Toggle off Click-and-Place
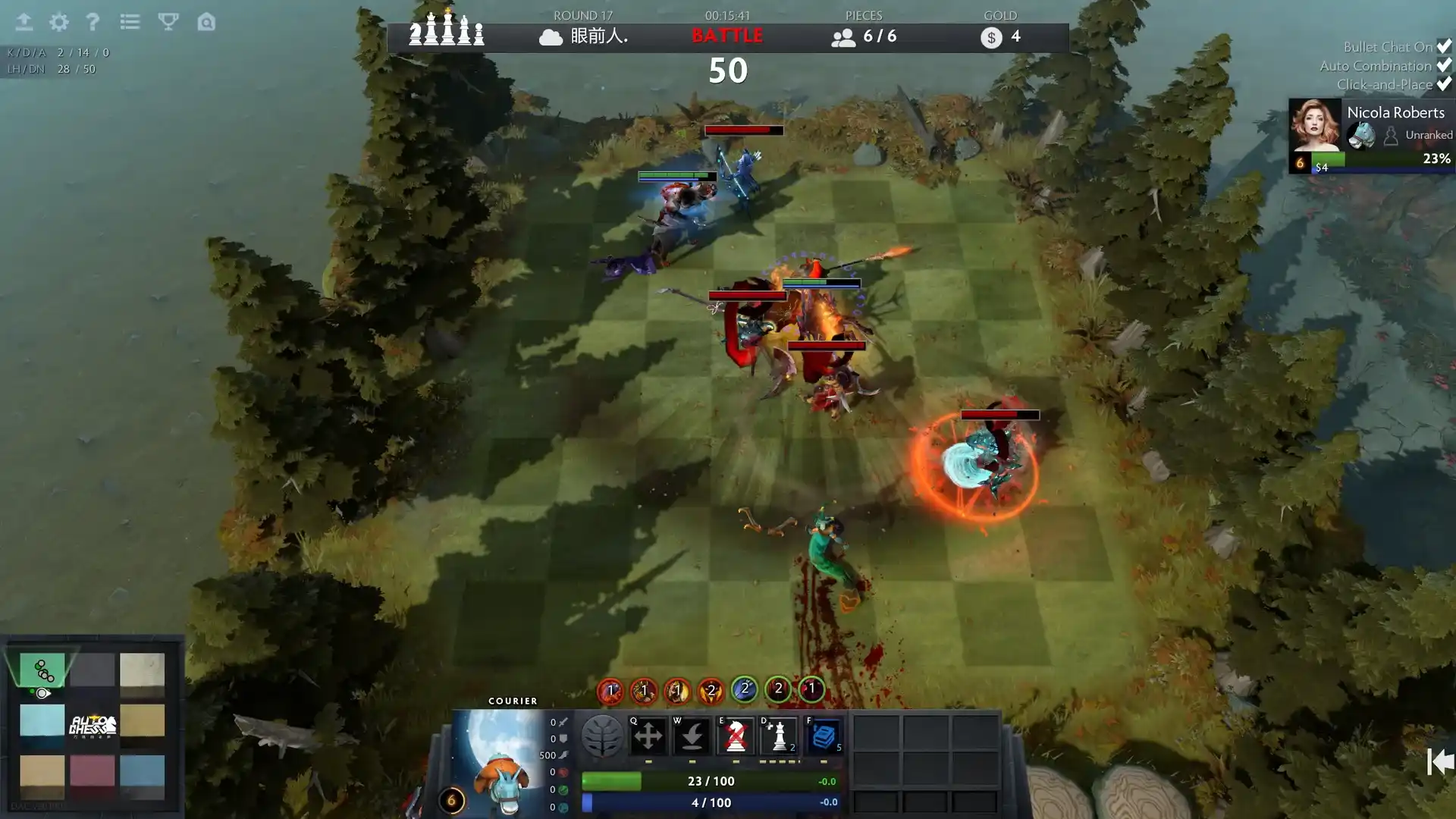The width and height of the screenshot is (1456, 819). (x=1443, y=84)
